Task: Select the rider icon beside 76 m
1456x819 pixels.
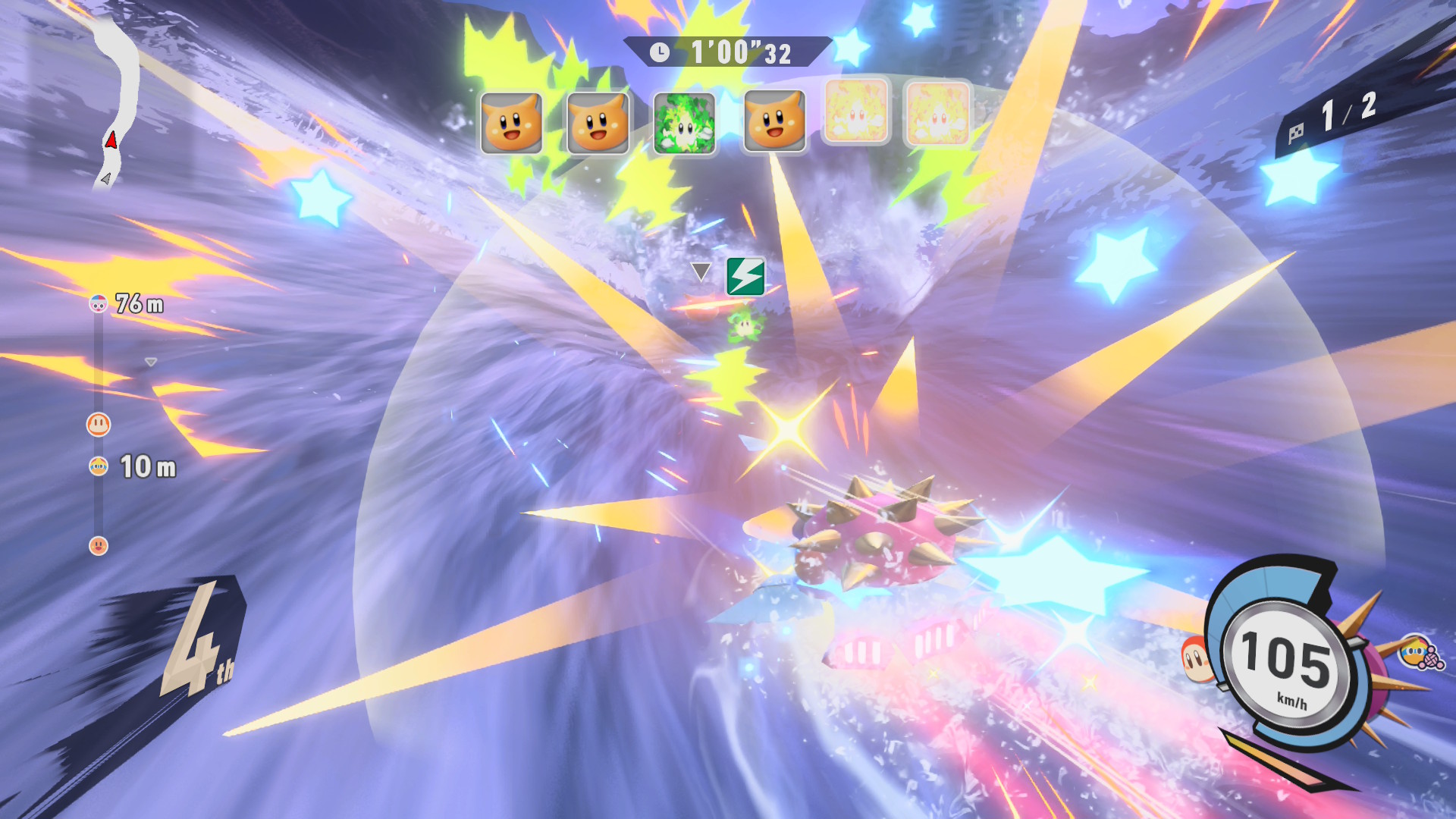Action: (x=99, y=304)
